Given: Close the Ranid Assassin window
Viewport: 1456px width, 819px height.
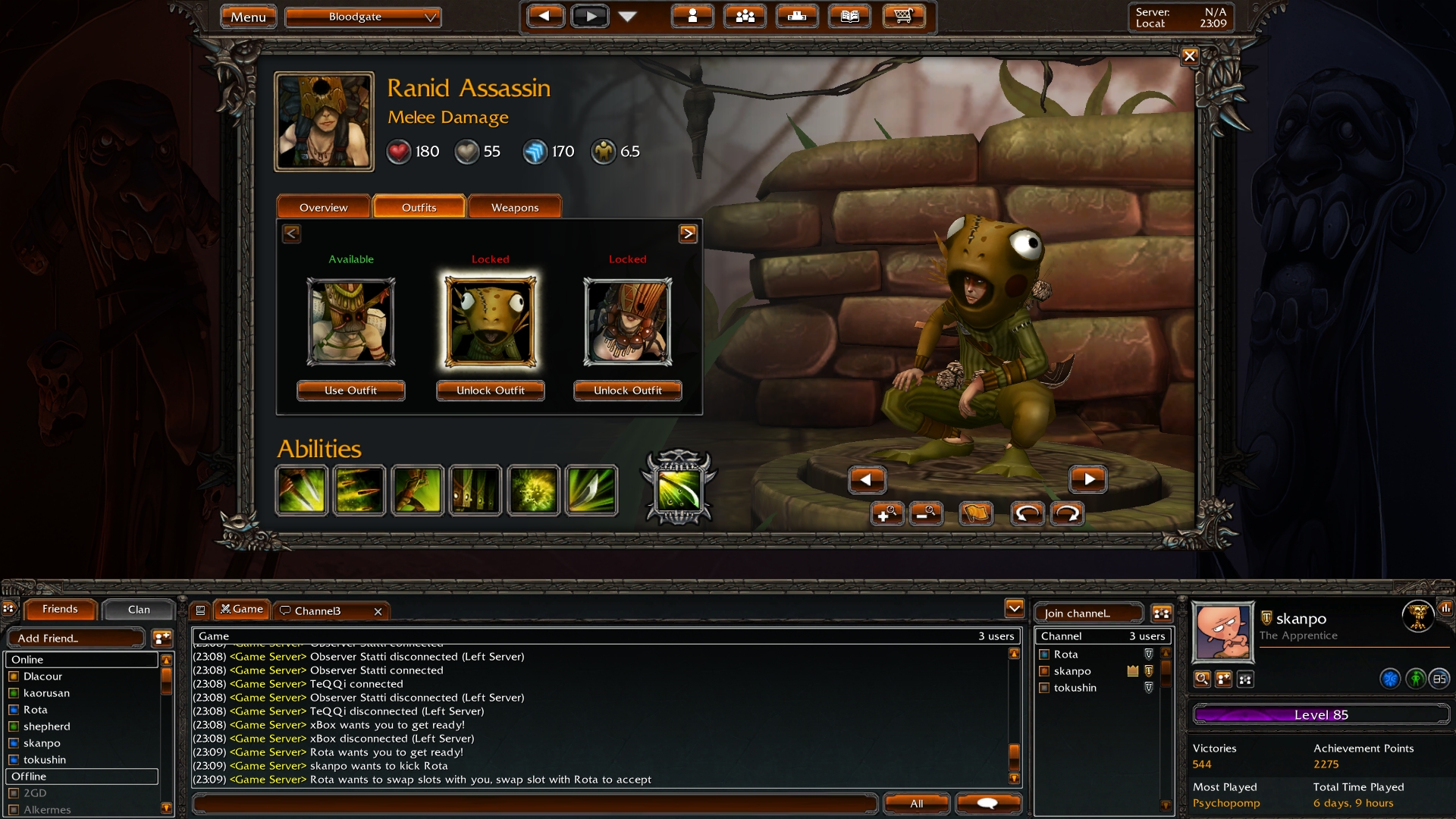Looking at the screenshot, I should (1189, 56).
